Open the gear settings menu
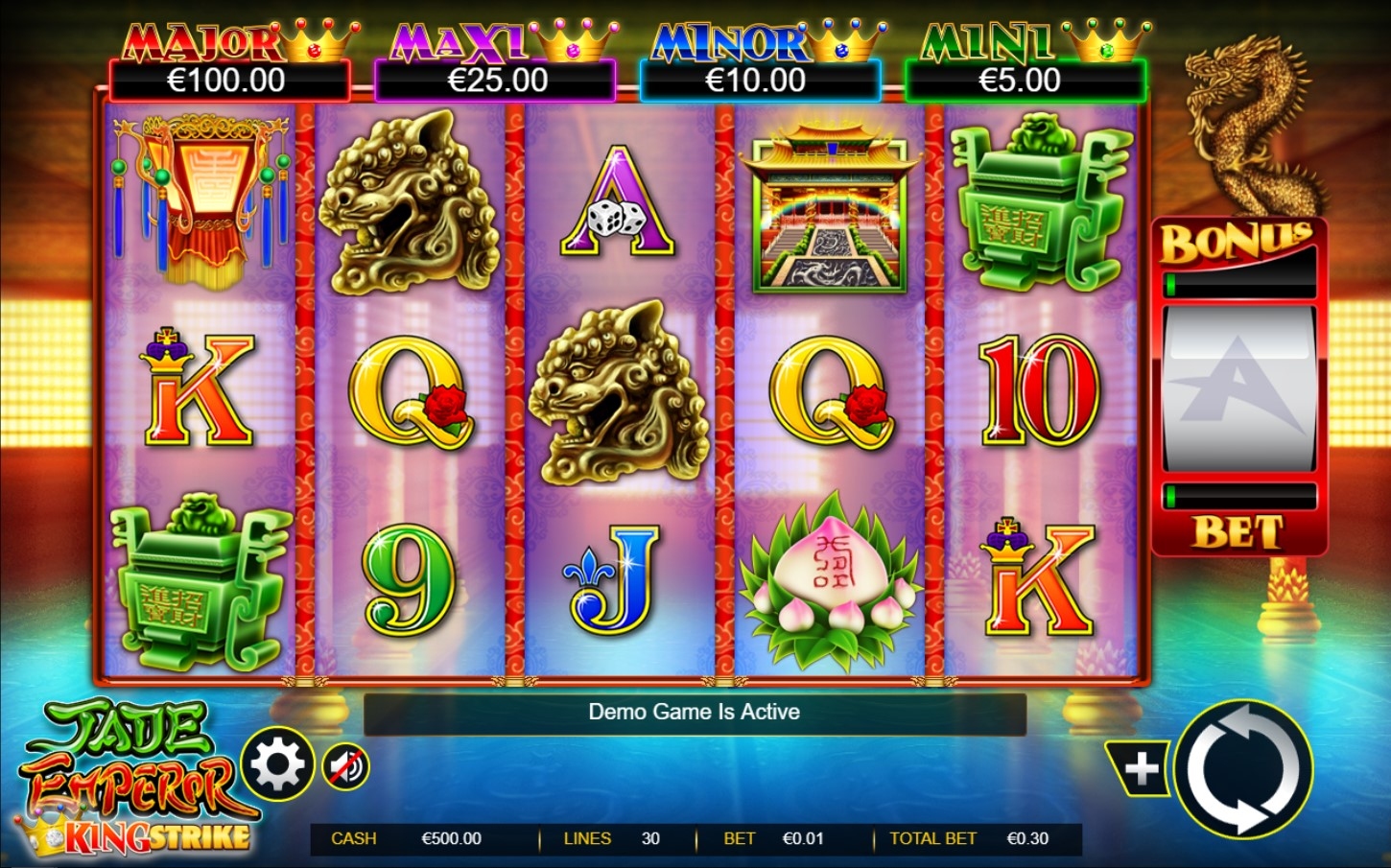 tap(277, 764)
